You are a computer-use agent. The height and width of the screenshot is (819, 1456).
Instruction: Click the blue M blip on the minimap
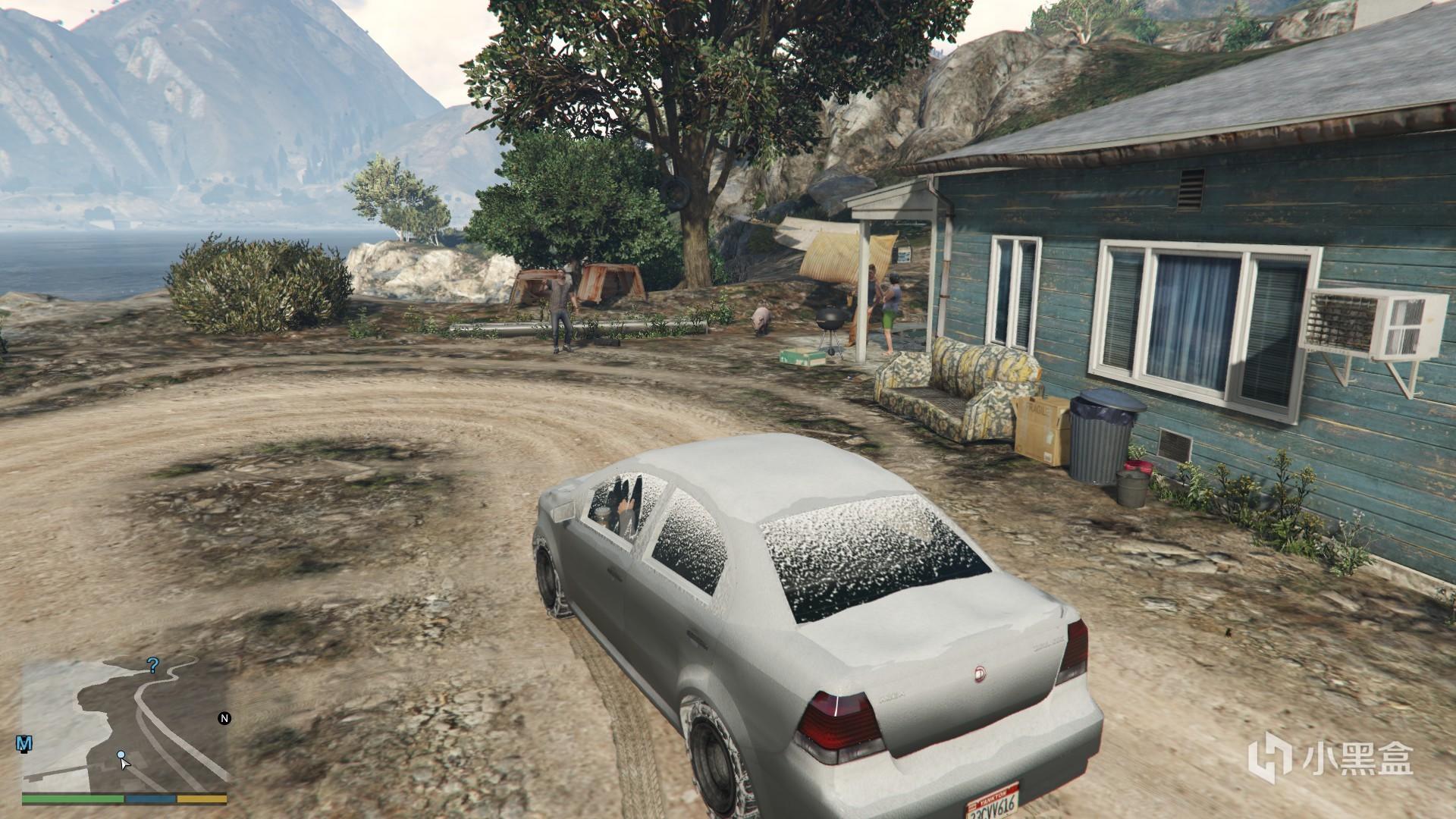25,744
